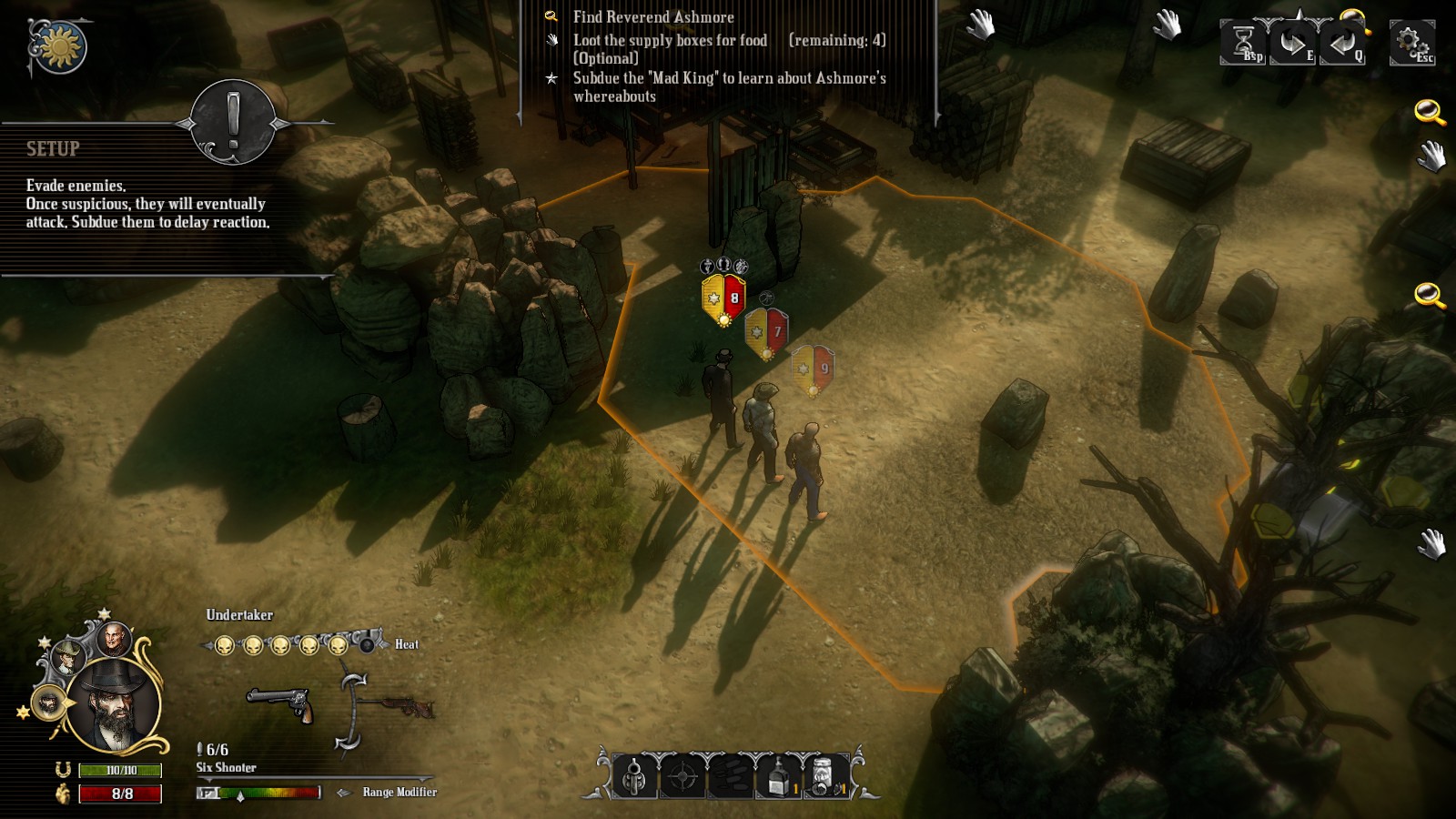Choose the Six Shooter revolver weapon
1456x819 pixels.
[280, 704]
